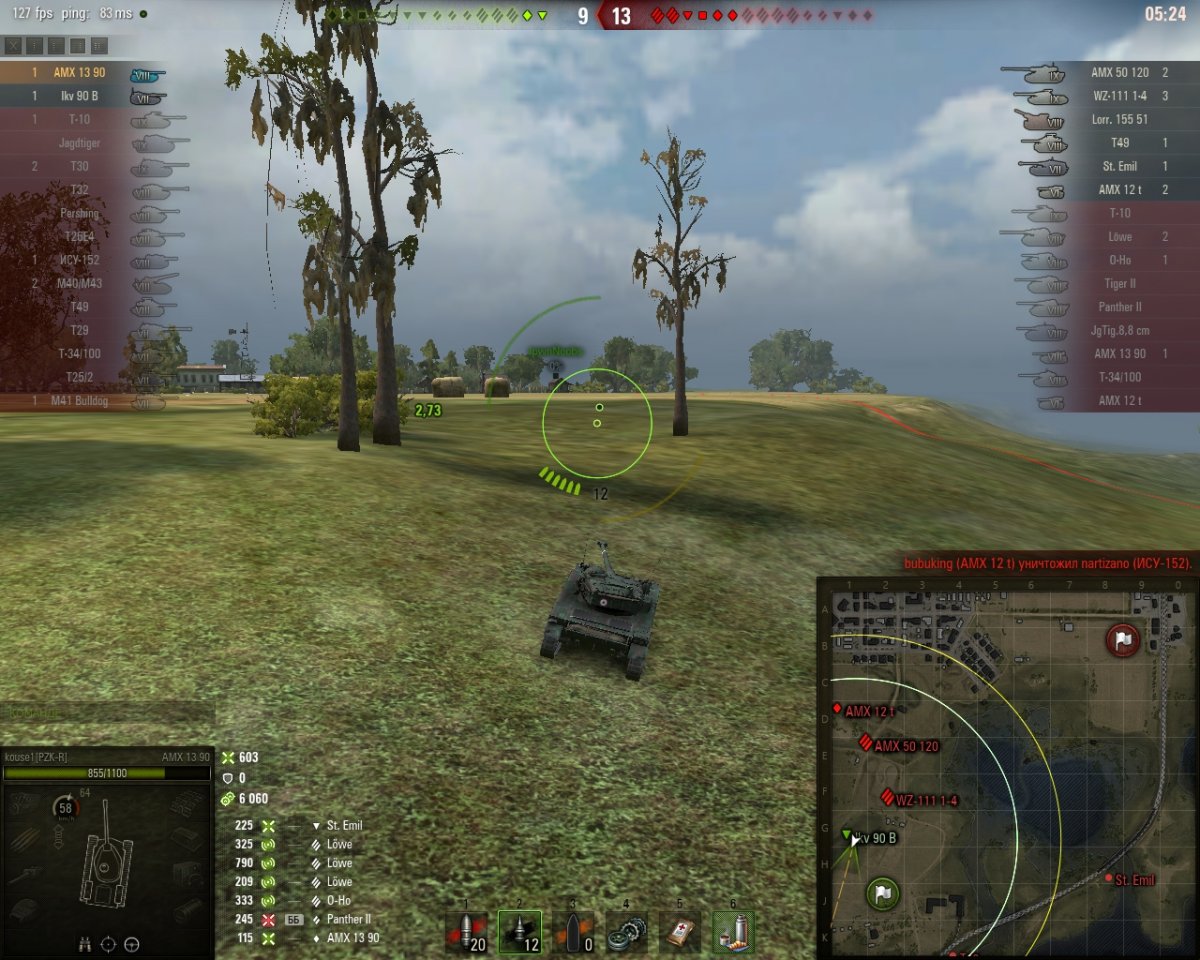Screen dimensions: 1200x960
Task: Click the minimap in the corner
Action: point(1007,766)
